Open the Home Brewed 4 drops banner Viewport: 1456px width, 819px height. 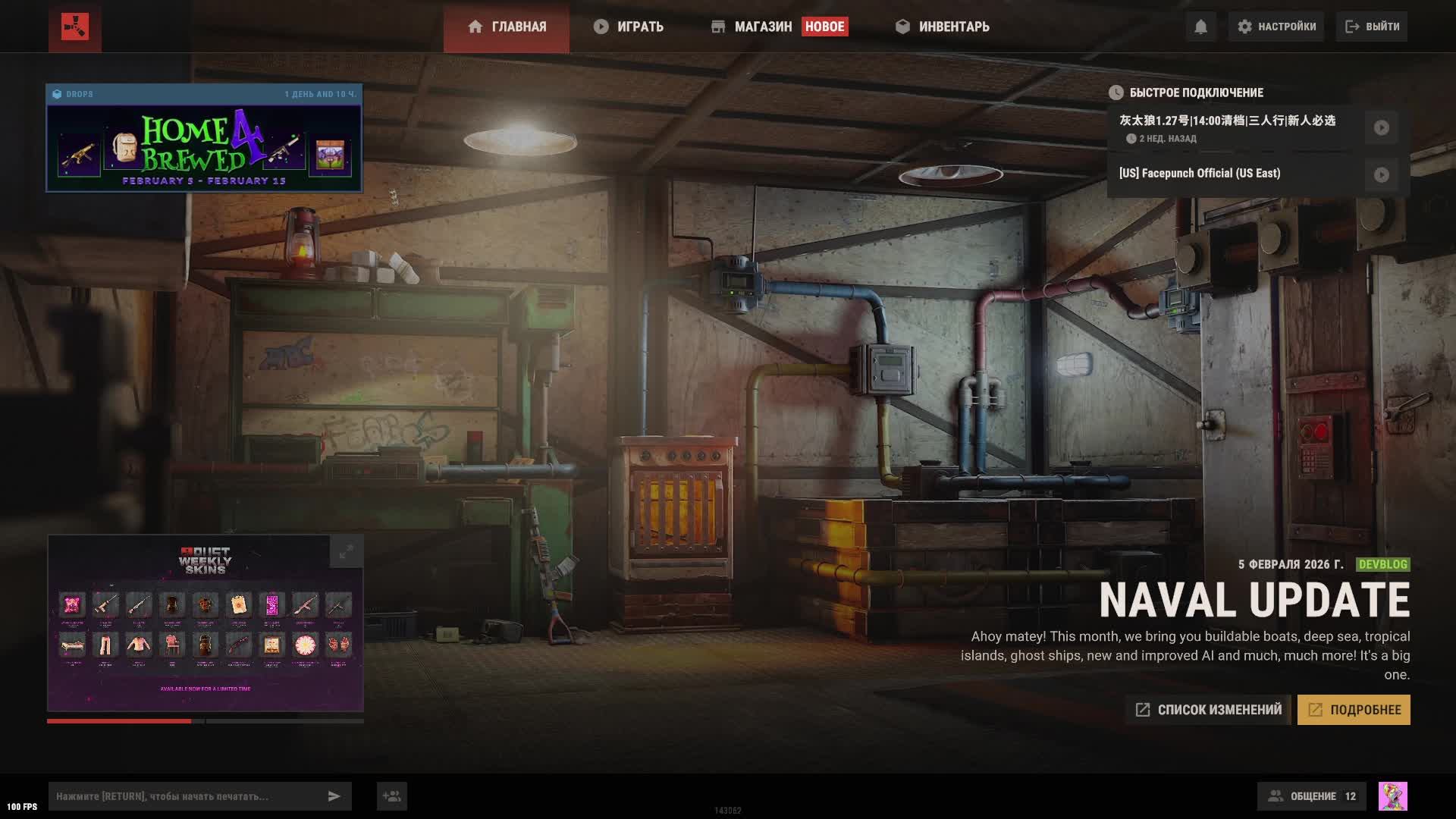[x=204, y=148]
